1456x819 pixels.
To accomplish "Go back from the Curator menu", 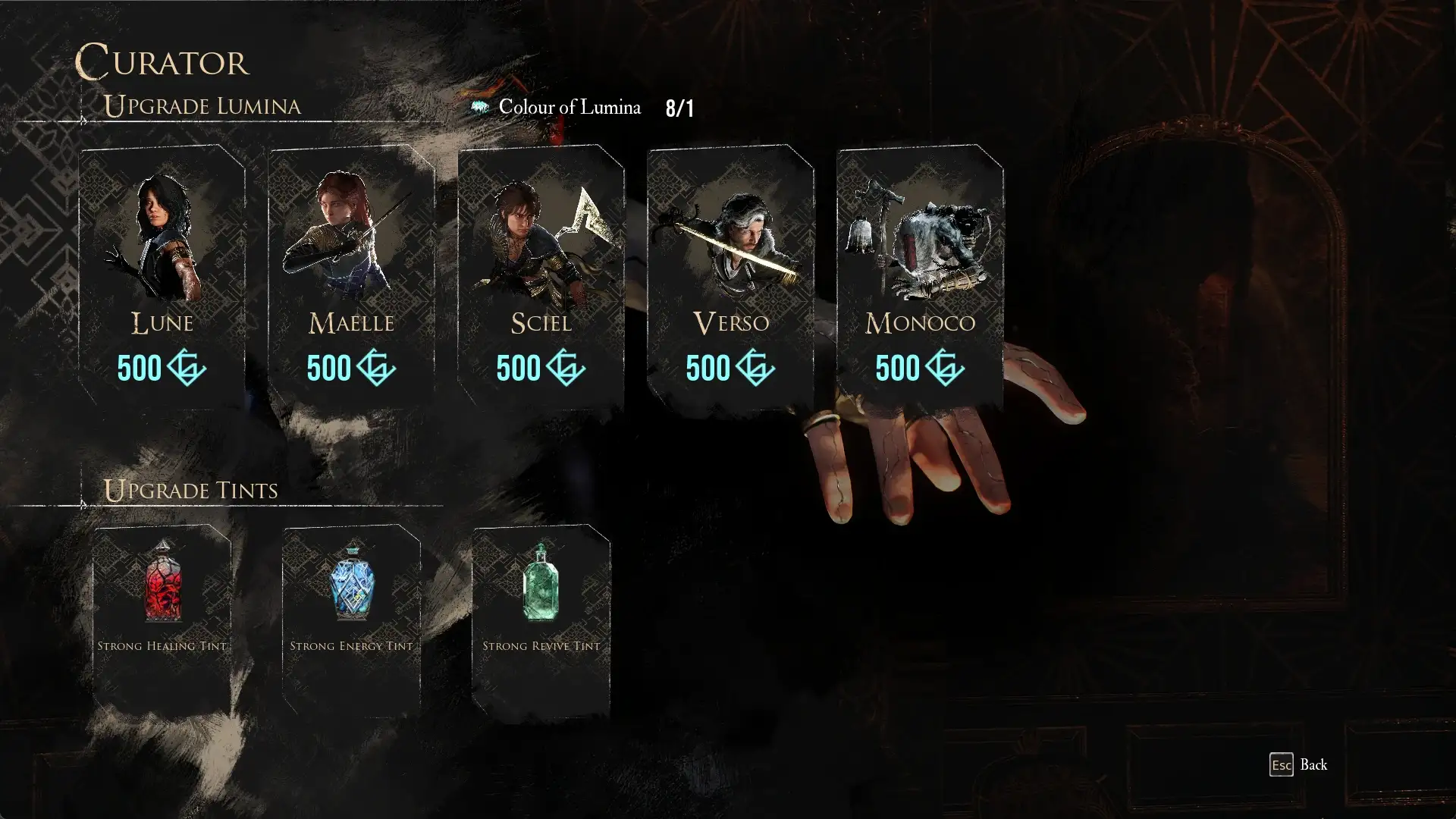I will 1298,764.
